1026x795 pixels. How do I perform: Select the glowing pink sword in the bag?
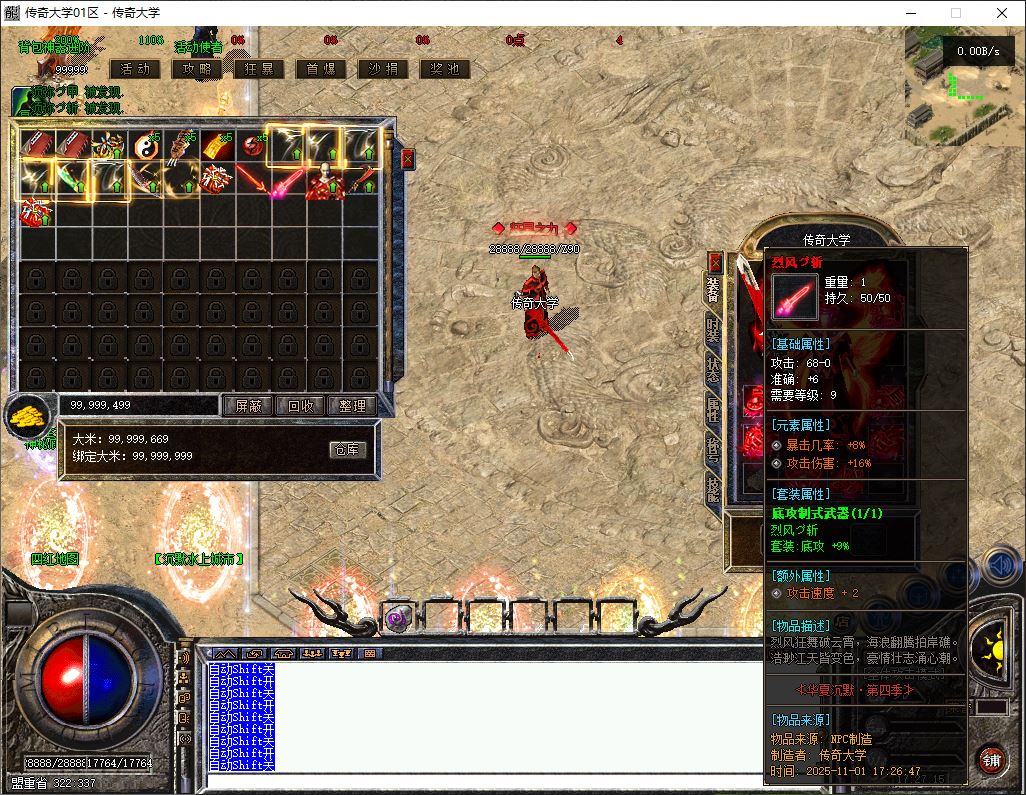click(289, 182)
